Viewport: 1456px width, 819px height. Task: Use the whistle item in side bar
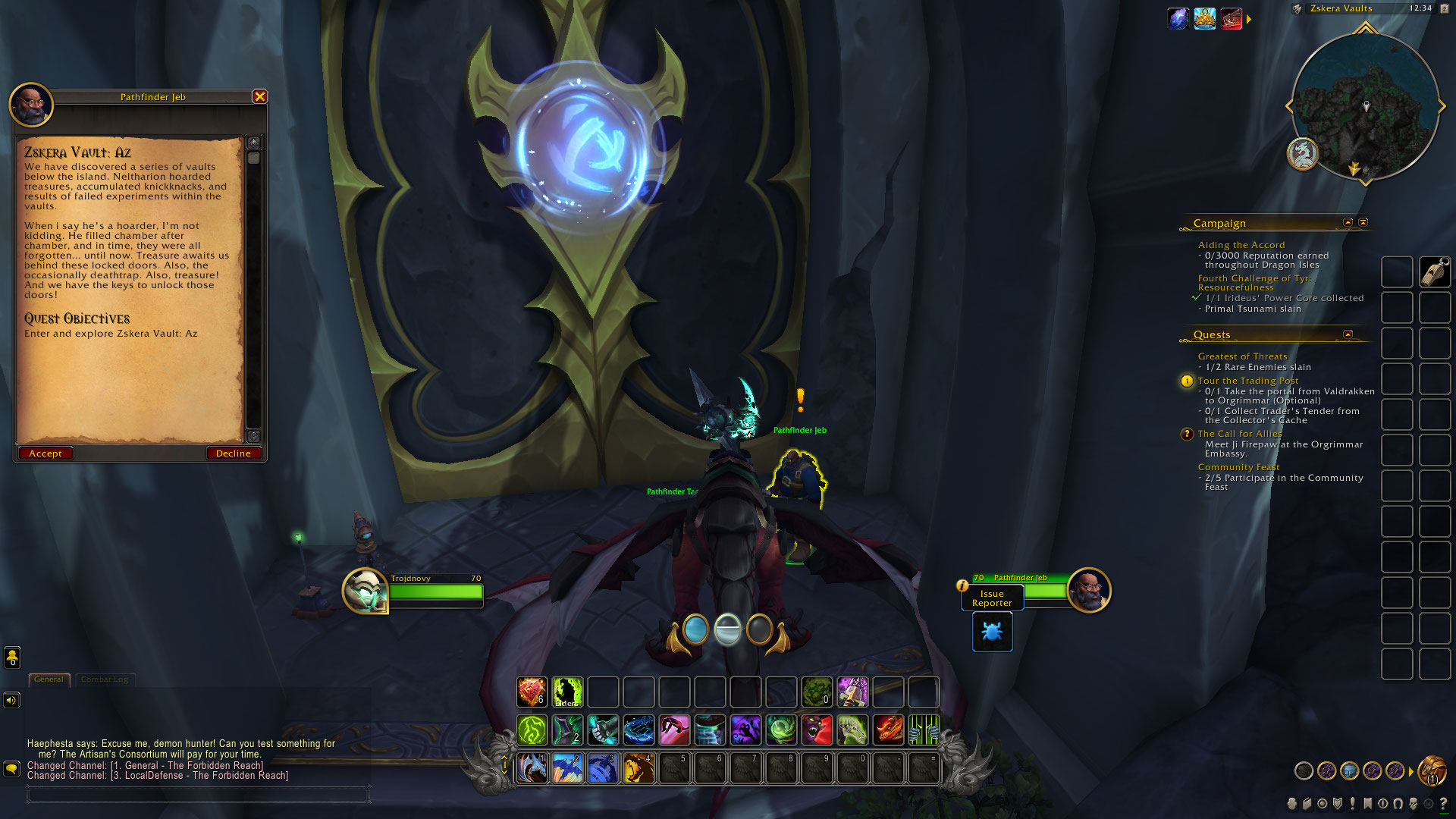tap(1435, 272)
